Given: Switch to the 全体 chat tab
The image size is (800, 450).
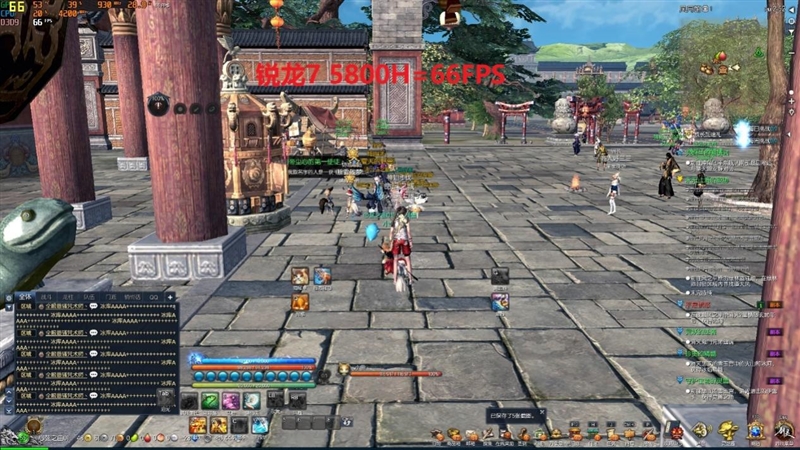Looking at the screenshot, I should (26, 297).
